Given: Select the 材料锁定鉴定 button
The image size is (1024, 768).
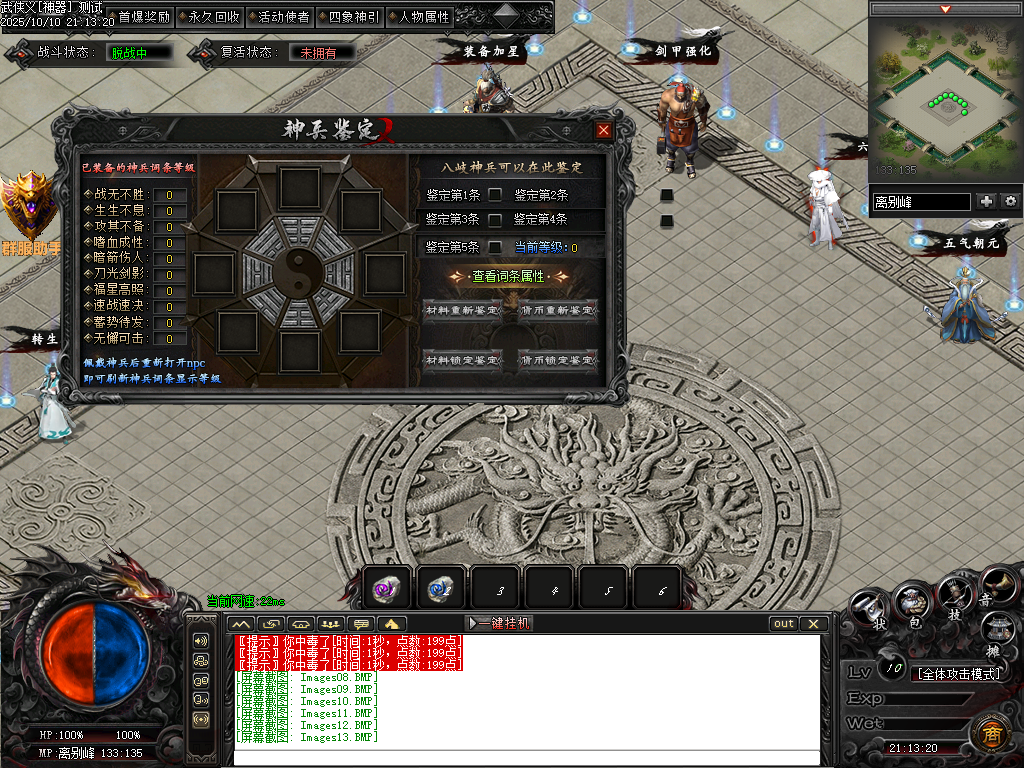Looking at the screenshot, I should pos(462,360).
